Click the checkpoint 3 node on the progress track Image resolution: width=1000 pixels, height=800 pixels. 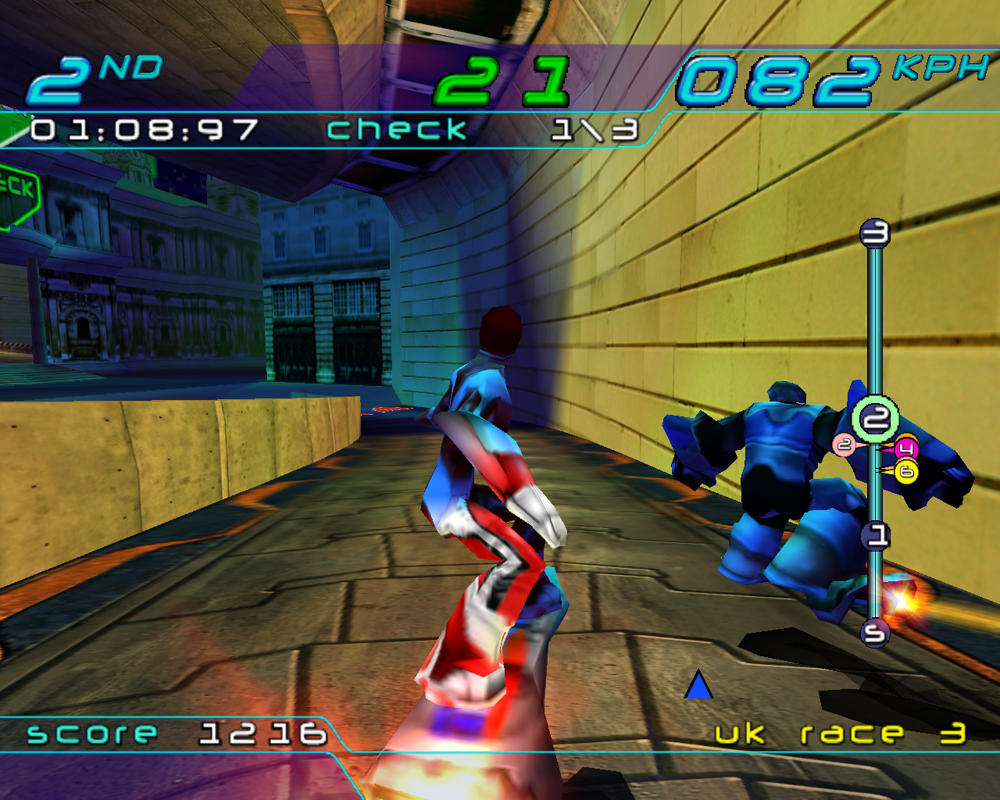875,234
